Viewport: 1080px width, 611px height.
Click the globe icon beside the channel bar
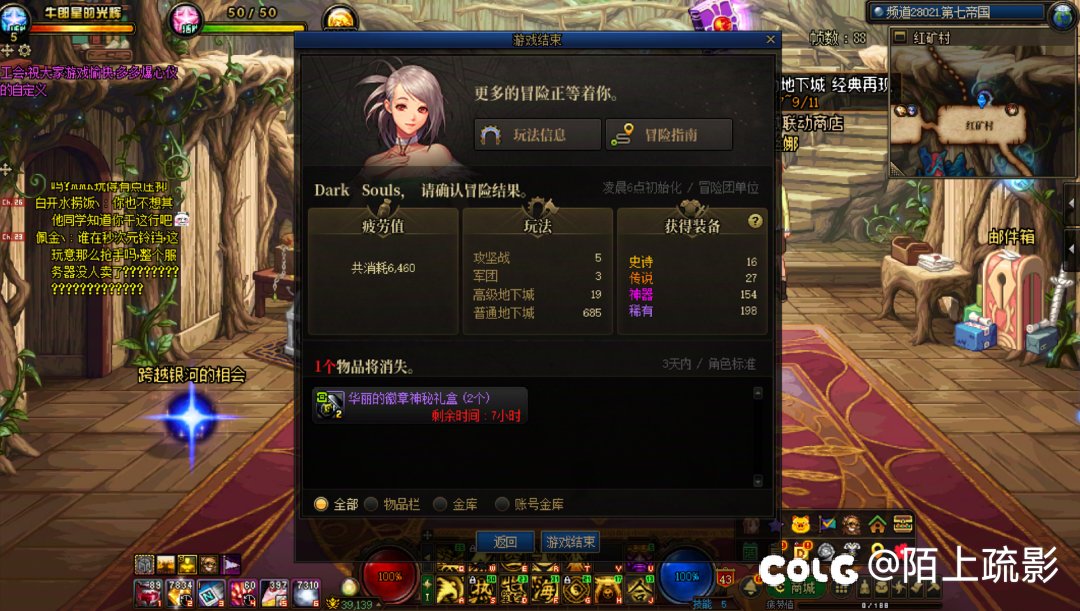(x=1061, y=14)
